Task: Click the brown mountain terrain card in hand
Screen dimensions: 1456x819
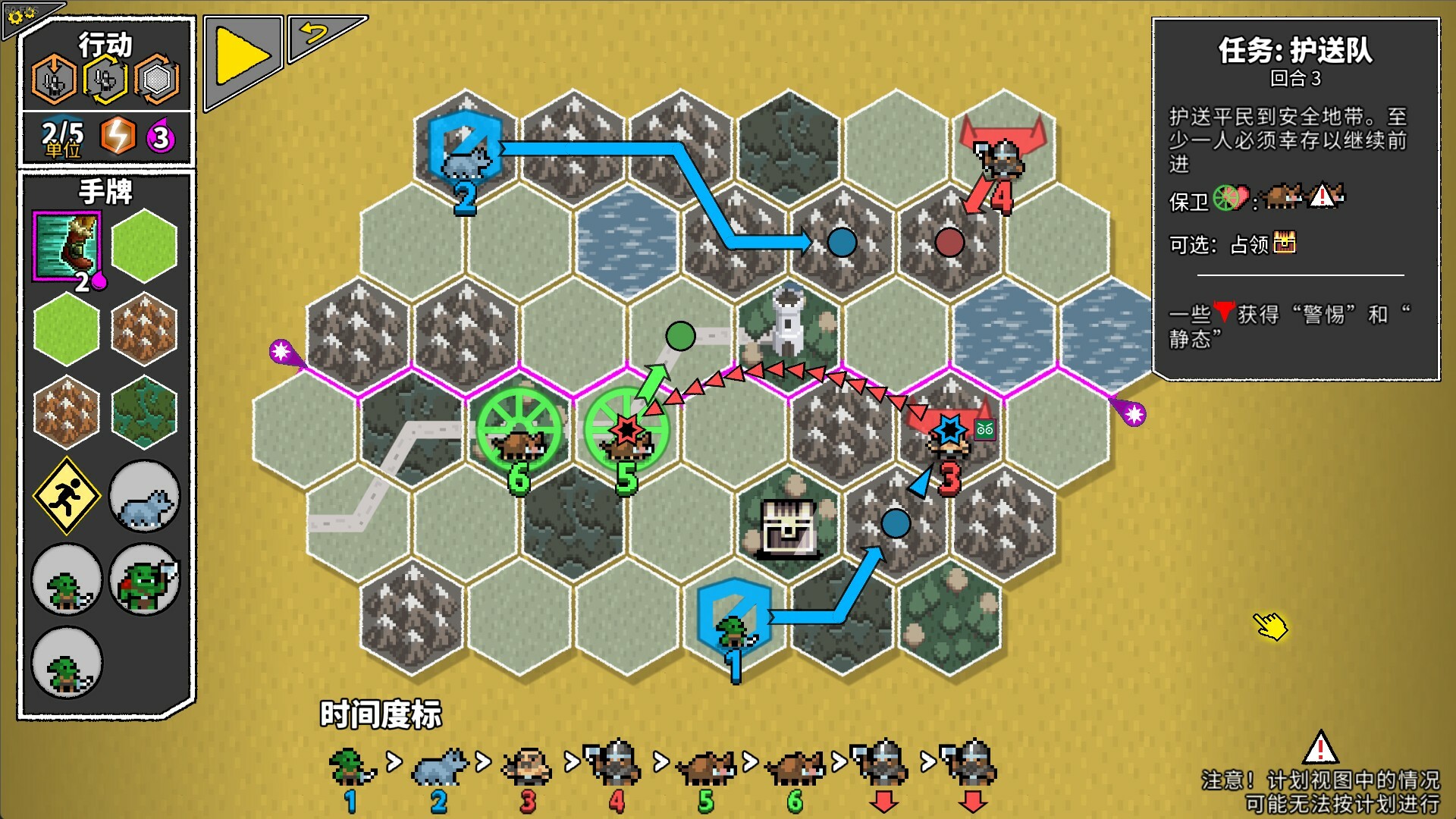Action: [144, 328]
